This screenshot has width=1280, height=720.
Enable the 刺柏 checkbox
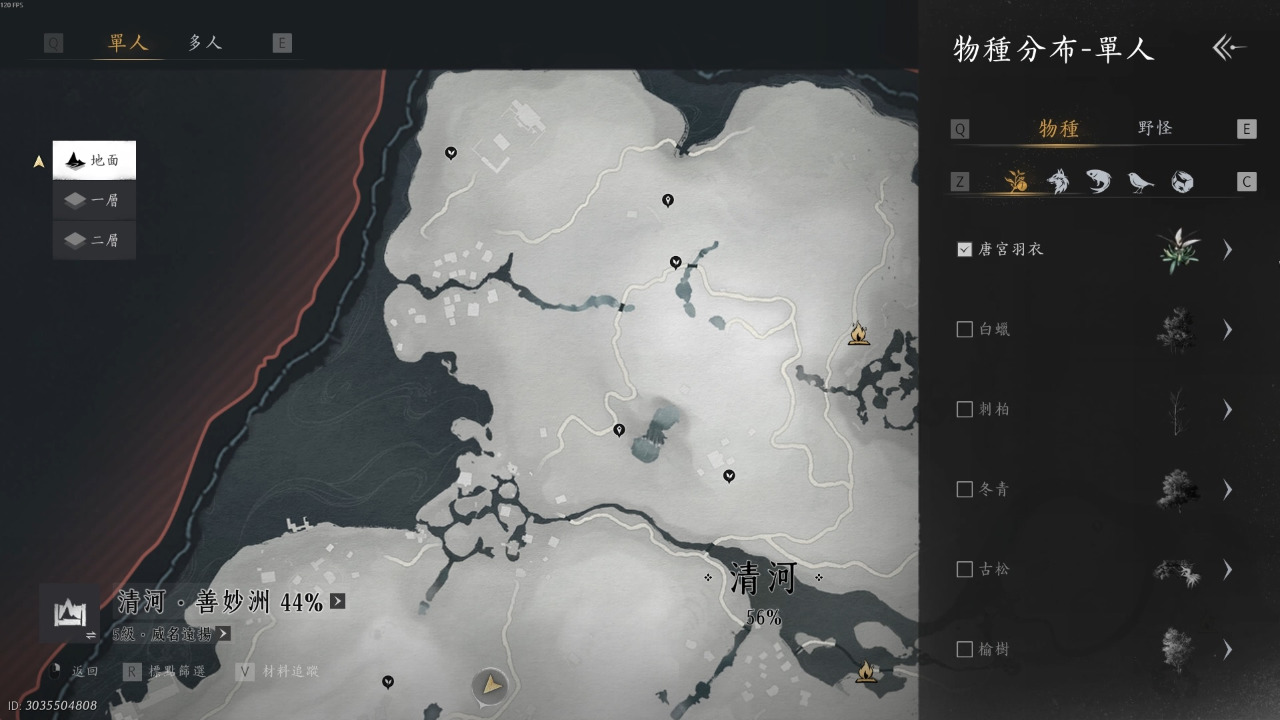tap(965, 409)
